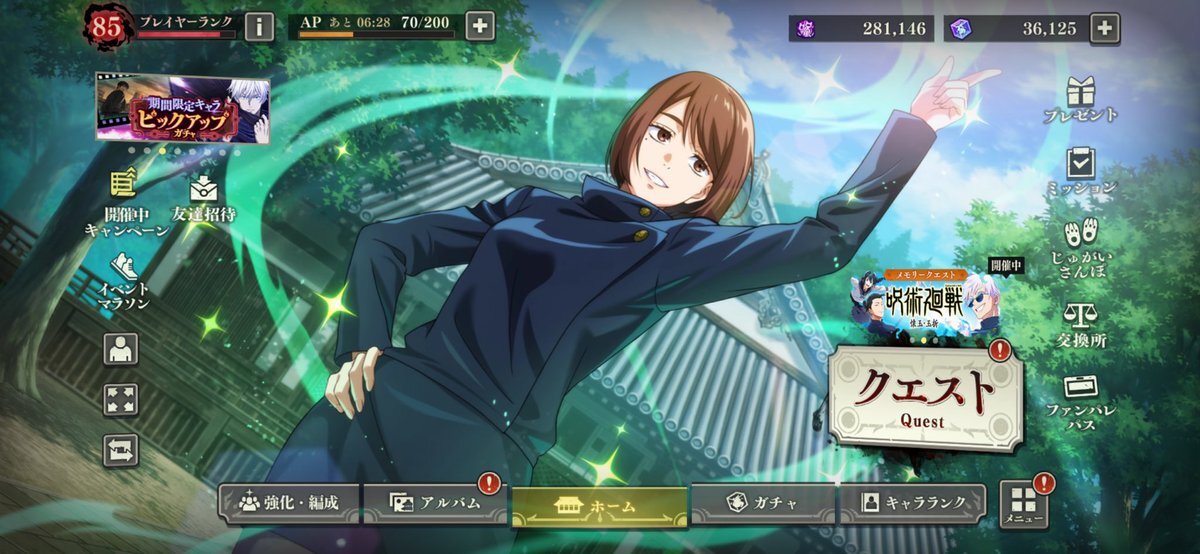
Task: Open the Event Marathon shoe icon
Action: coord(123,280)
